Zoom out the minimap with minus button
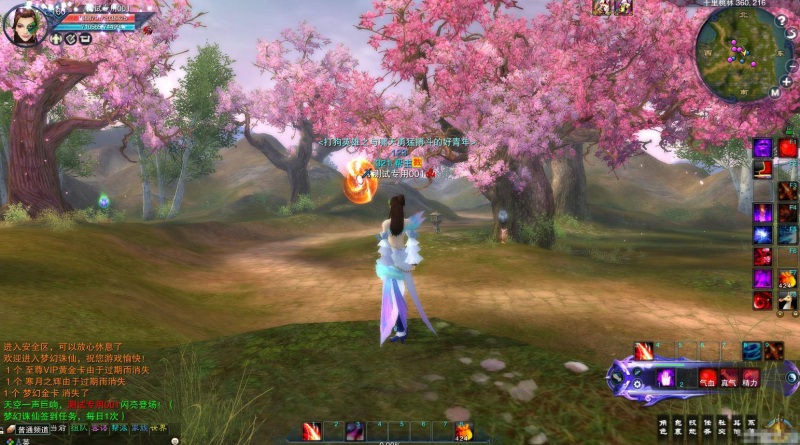Screen dimensions: 800x445 tap(790, 69)
